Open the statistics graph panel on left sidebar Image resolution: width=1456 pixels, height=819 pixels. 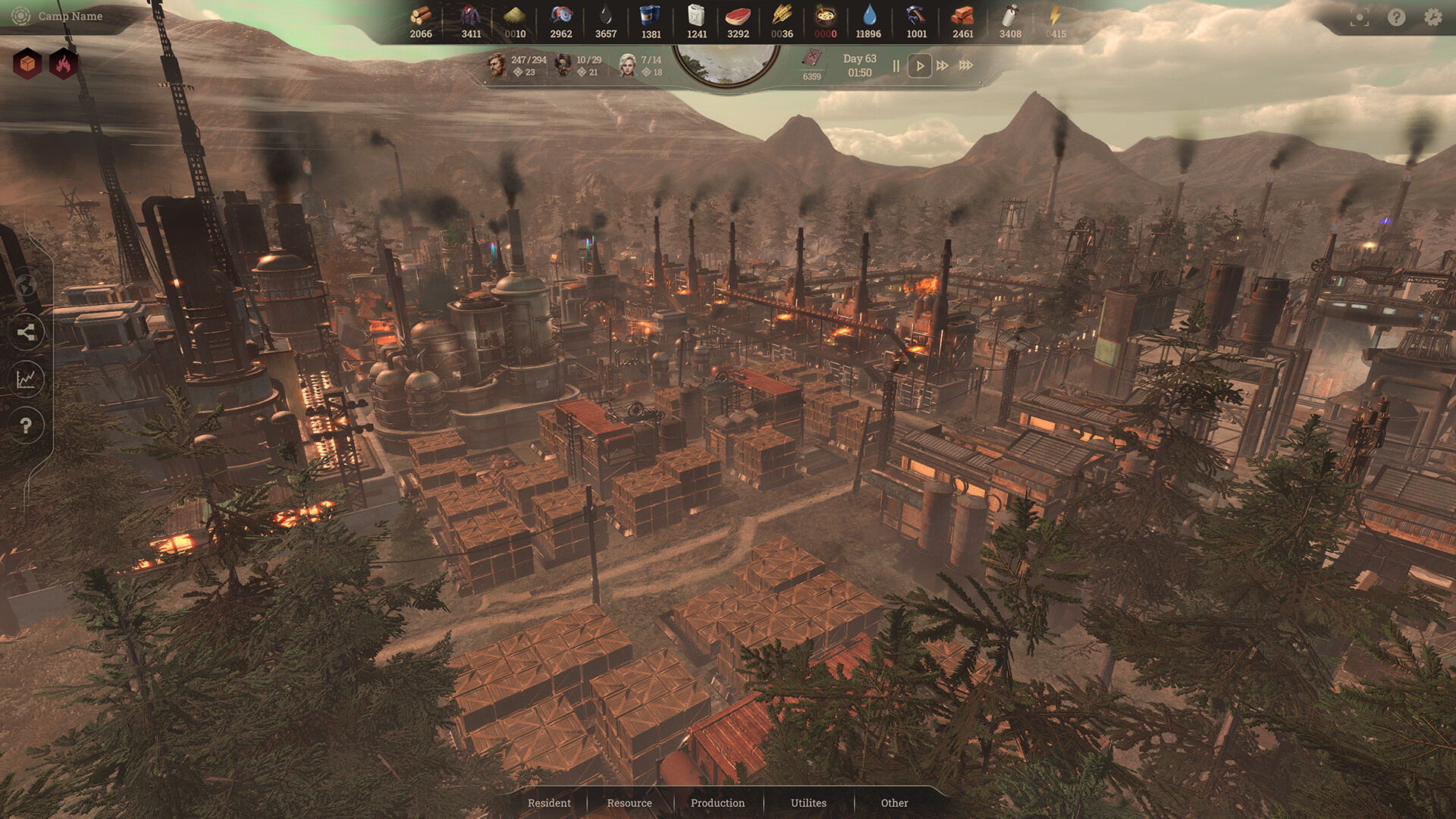tap(27, 378)
